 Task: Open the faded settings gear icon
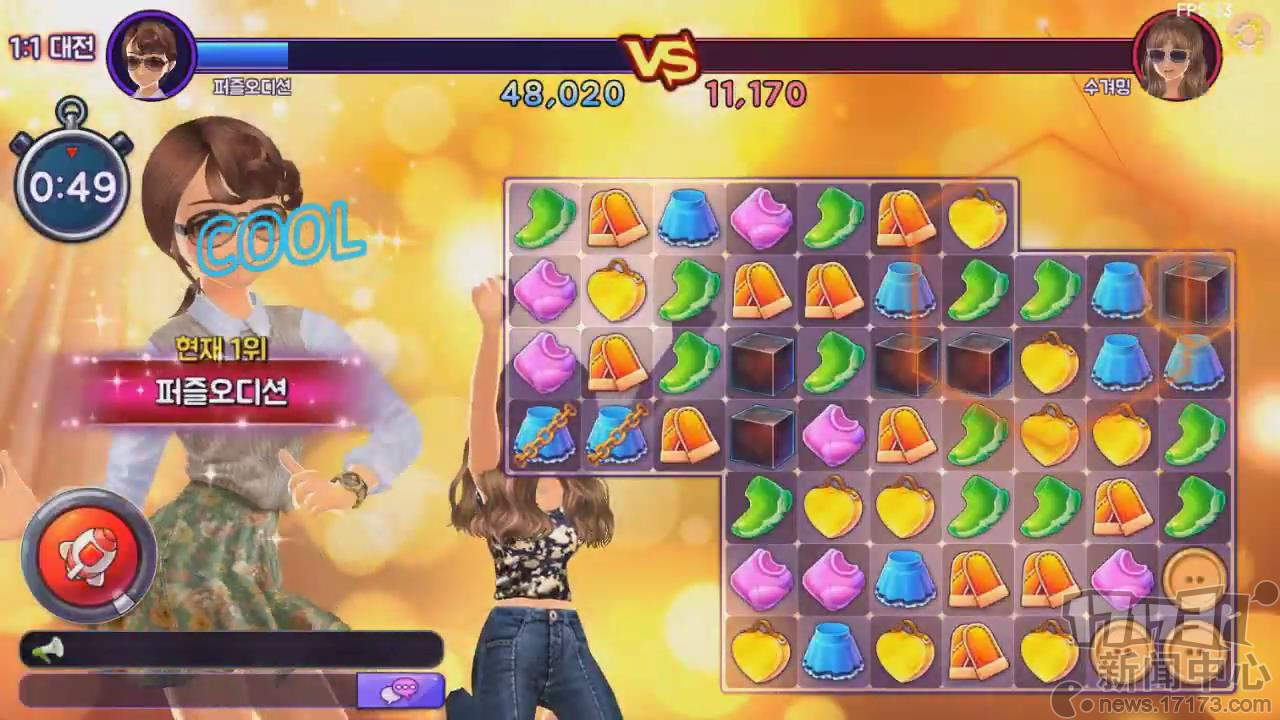point(1248,34)
